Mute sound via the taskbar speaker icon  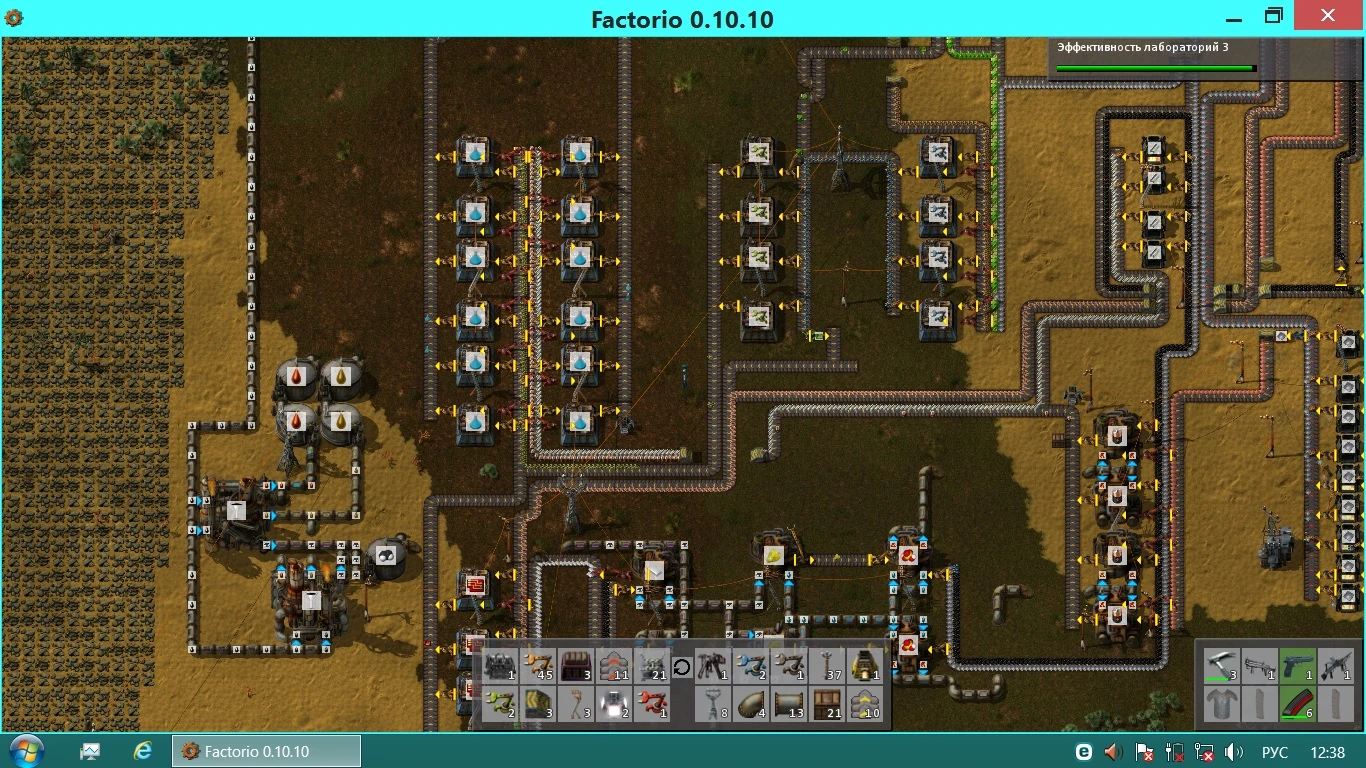(x=1233, y=751)
